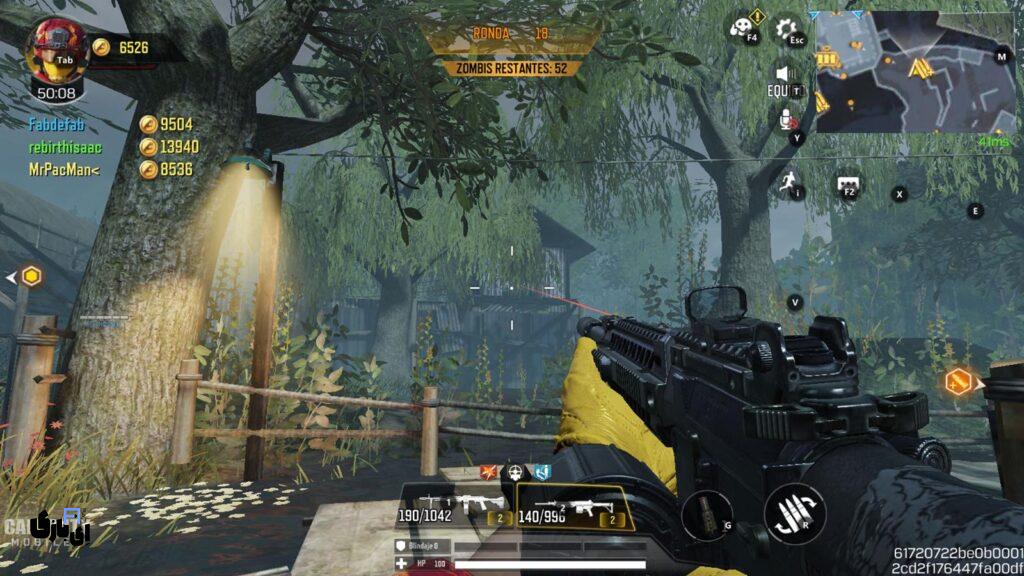
Task: Click the white skull perk icon
Action: point(516,471)
